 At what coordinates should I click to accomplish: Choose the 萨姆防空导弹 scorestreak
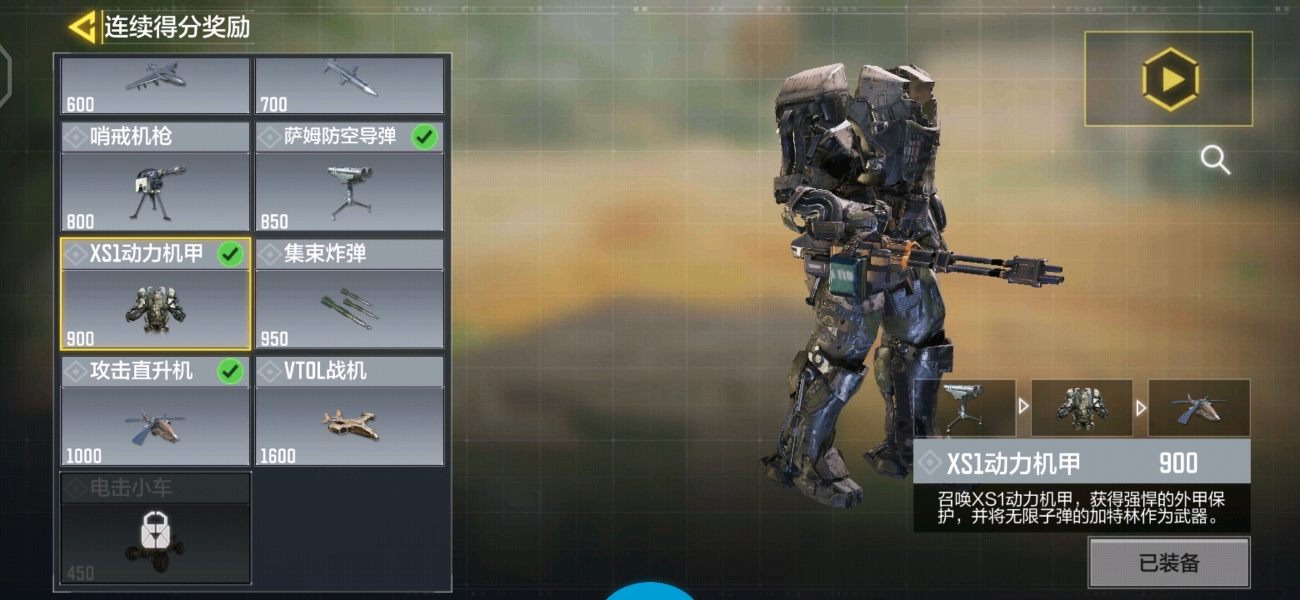(x=349, y=178)
